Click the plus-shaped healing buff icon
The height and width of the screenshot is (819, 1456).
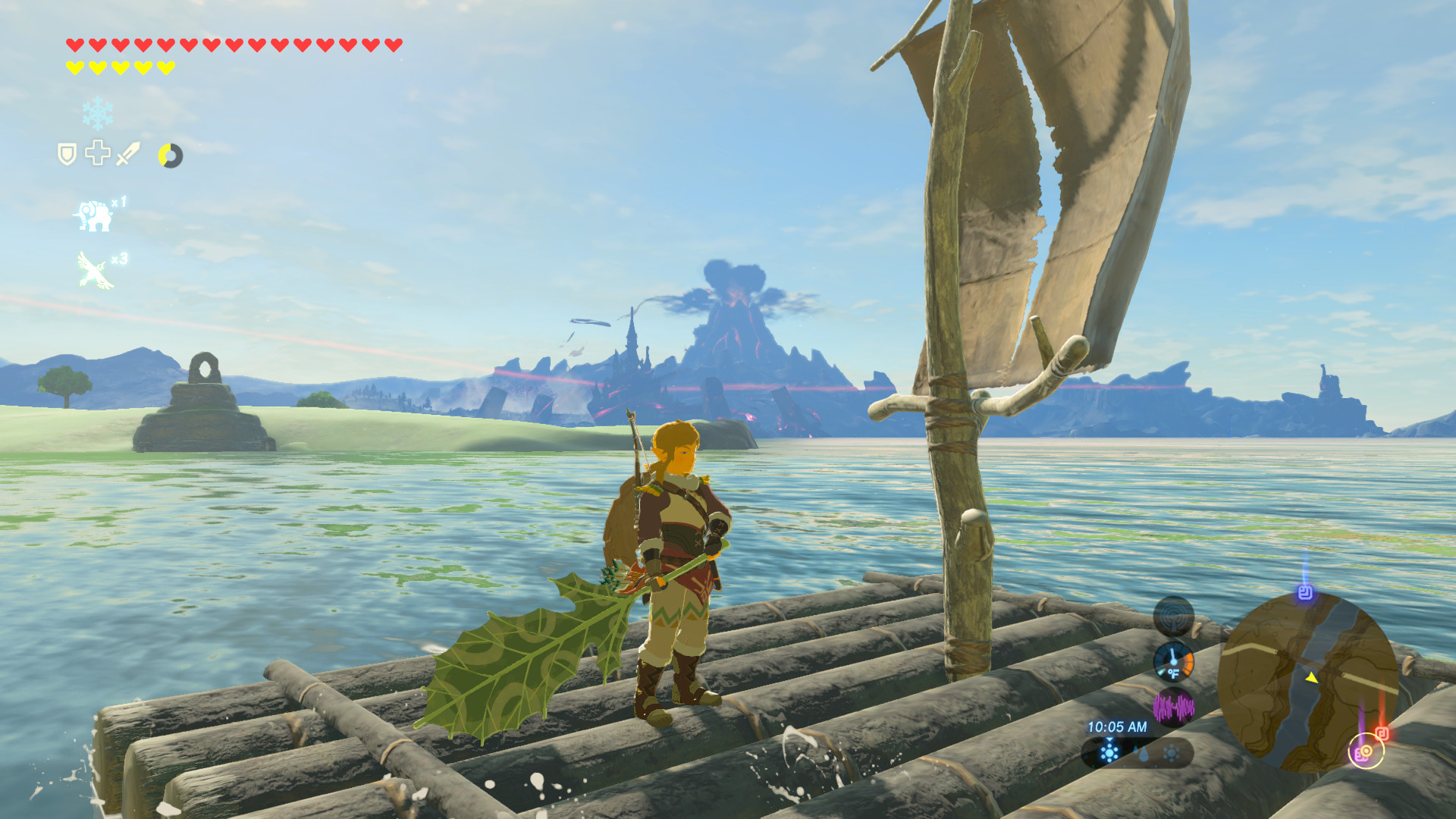97,154
